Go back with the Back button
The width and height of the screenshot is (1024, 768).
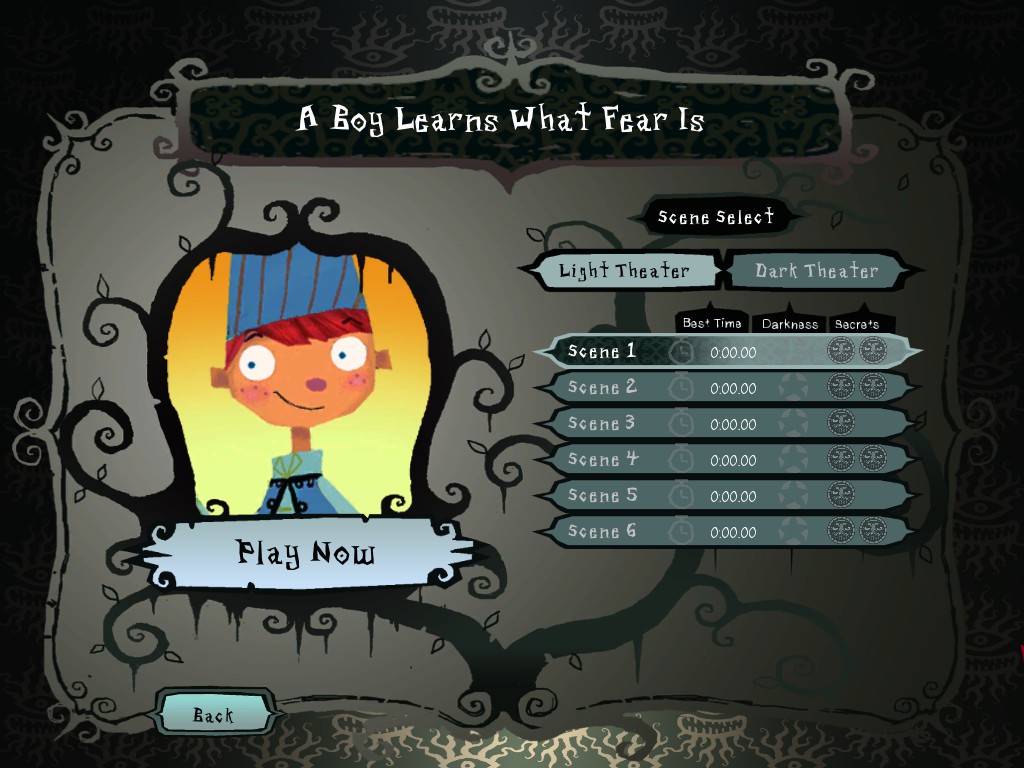pos(213,715)
